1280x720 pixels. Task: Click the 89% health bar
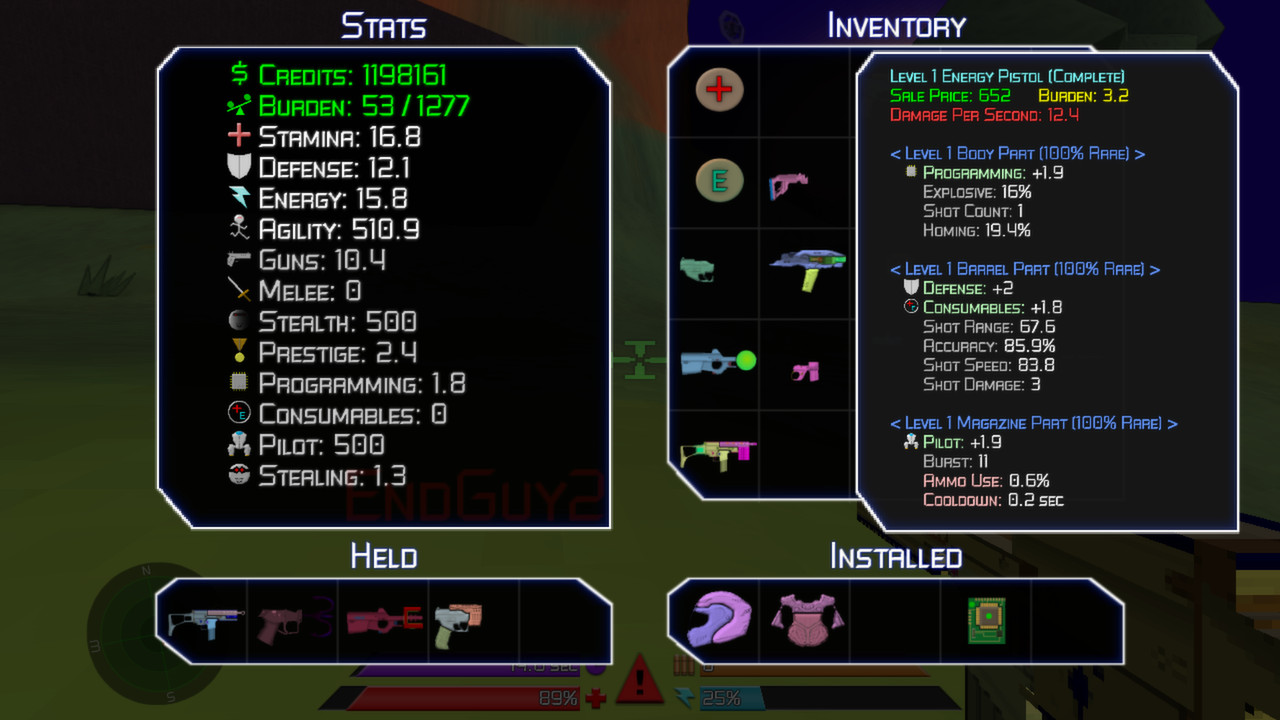coord(470,699)
